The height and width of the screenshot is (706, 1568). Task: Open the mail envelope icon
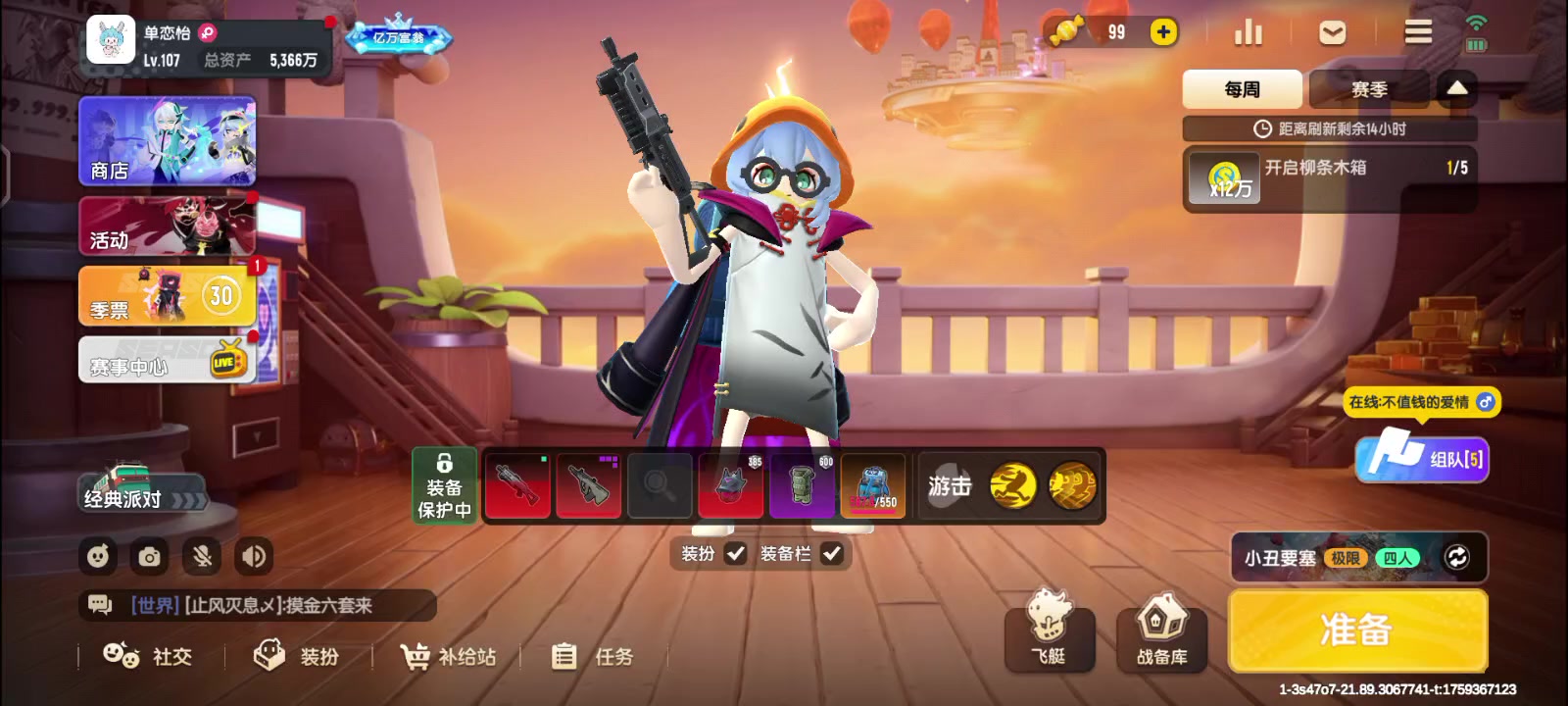[1332, 32]
